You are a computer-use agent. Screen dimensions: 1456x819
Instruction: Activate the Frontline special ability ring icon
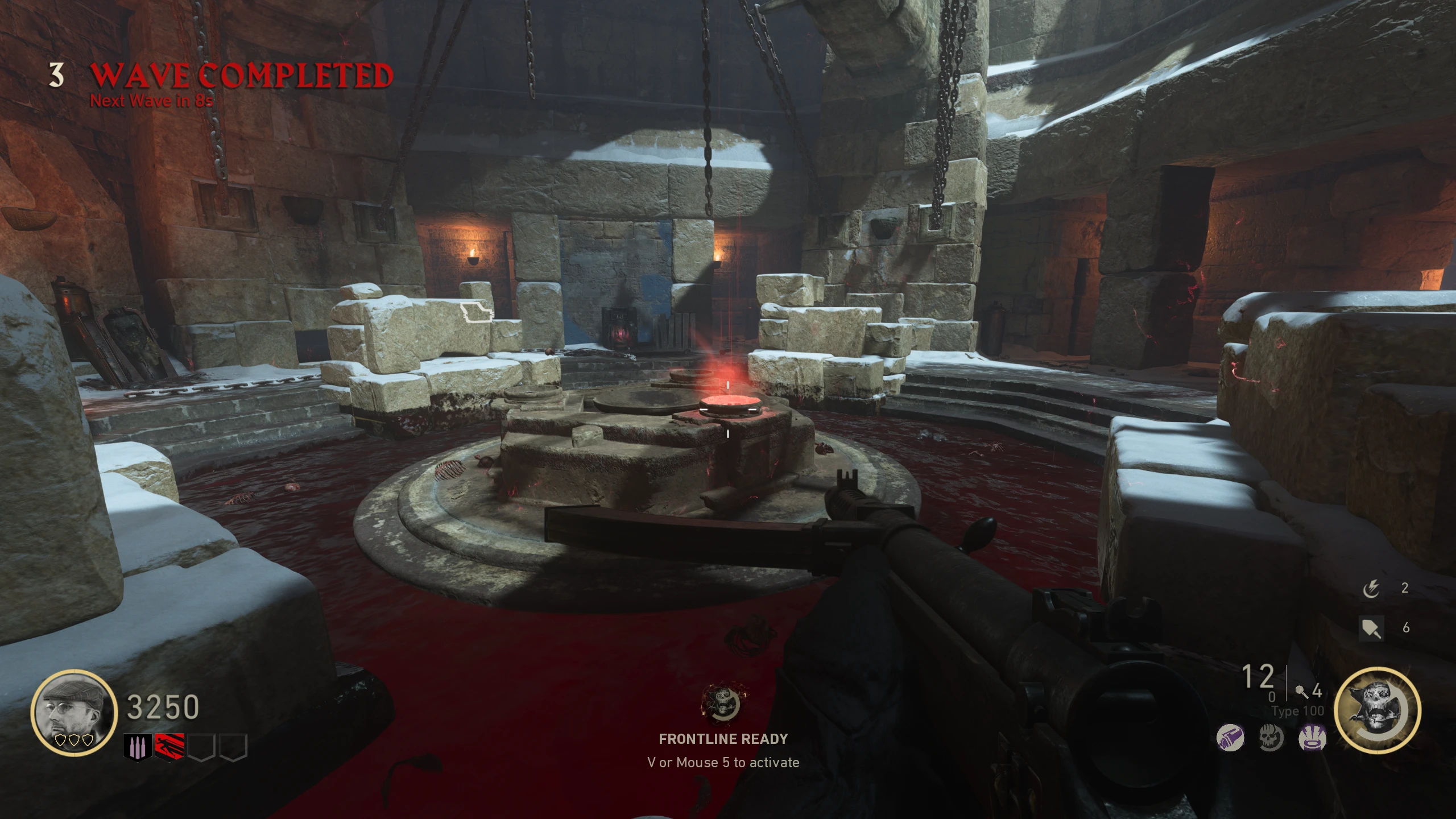[1377, 711]
